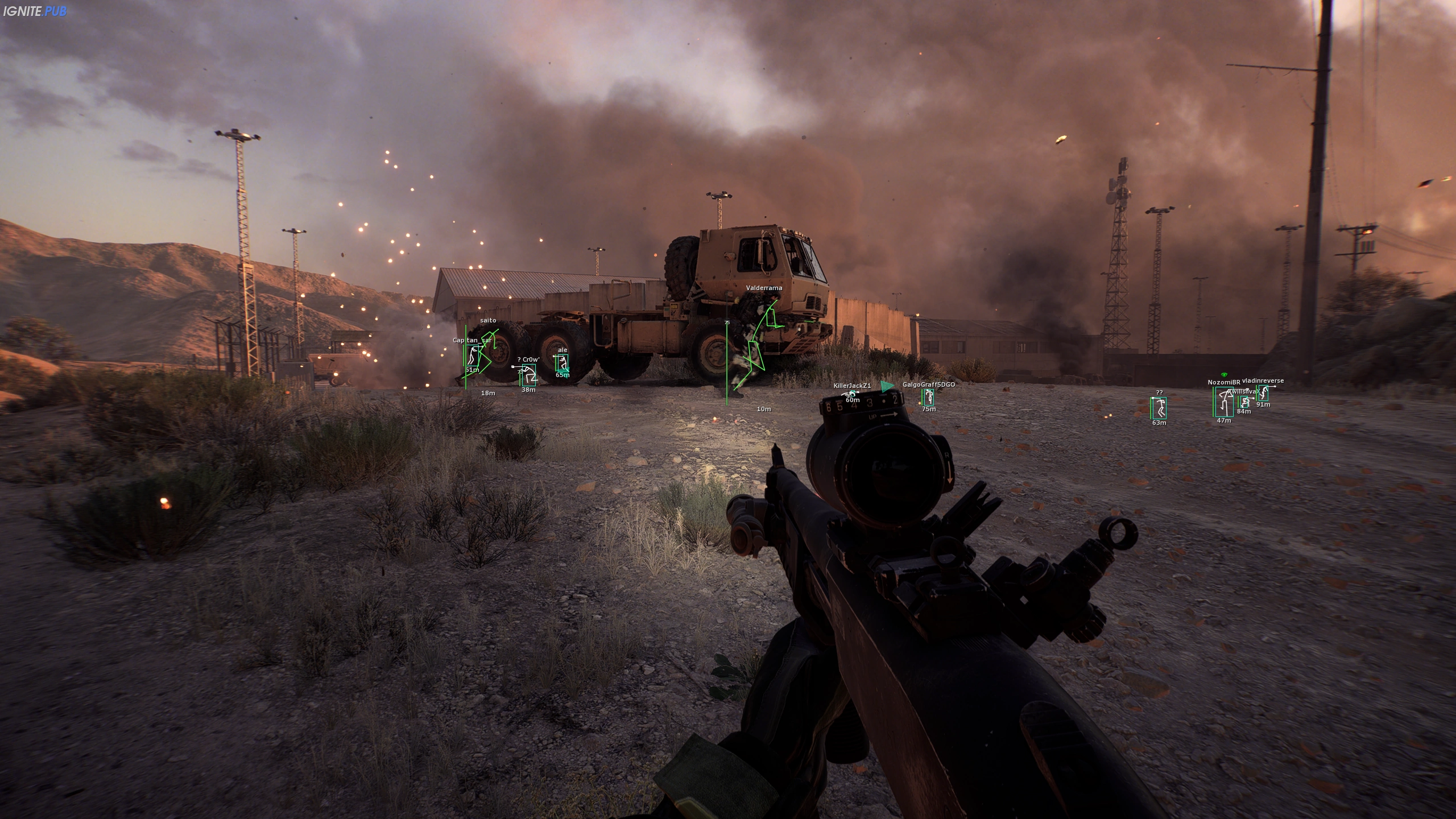Screen dimensions: 1456x819
Task: Click the skeleton icon inside ale's ESP box
Action: 564,362
